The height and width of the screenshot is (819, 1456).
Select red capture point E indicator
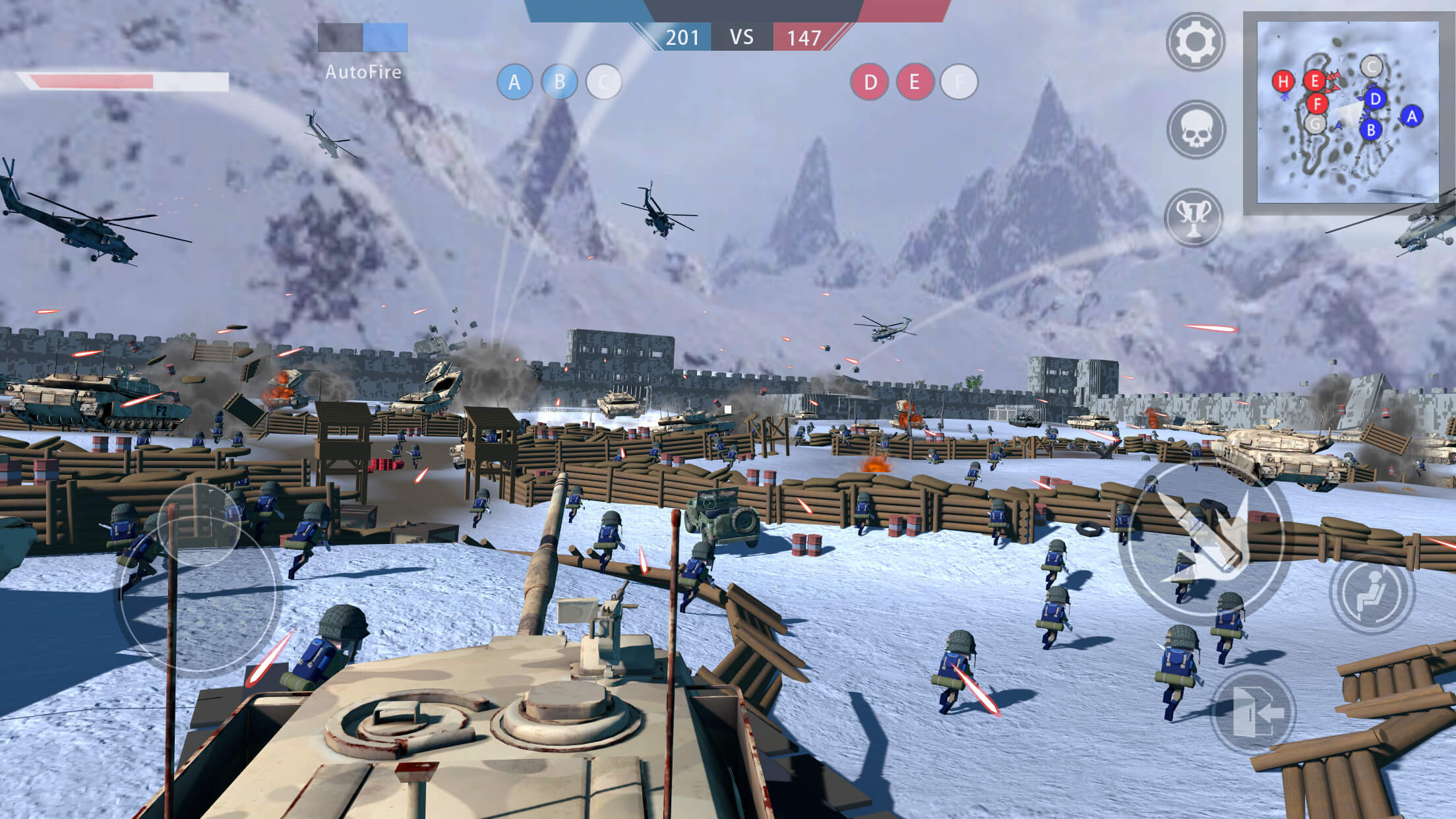[915, 82]
